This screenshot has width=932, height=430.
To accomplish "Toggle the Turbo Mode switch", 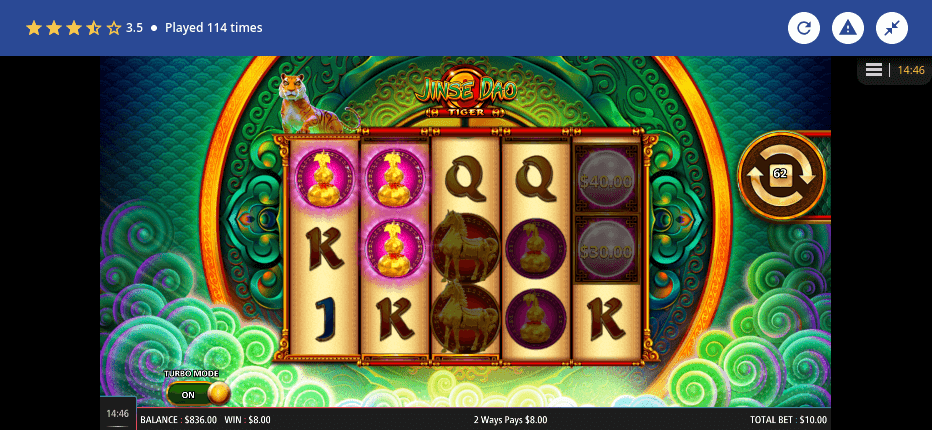I will [198, 393].
